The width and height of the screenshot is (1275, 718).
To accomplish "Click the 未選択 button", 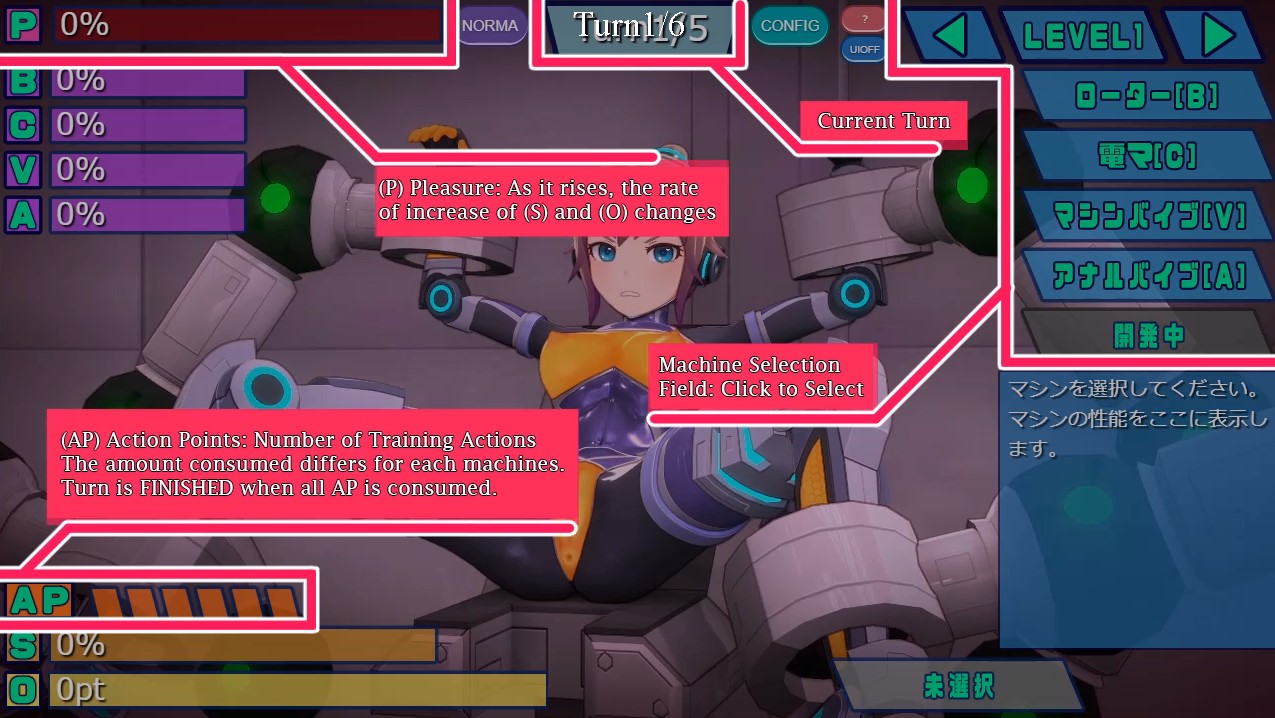I will (957, 686).
